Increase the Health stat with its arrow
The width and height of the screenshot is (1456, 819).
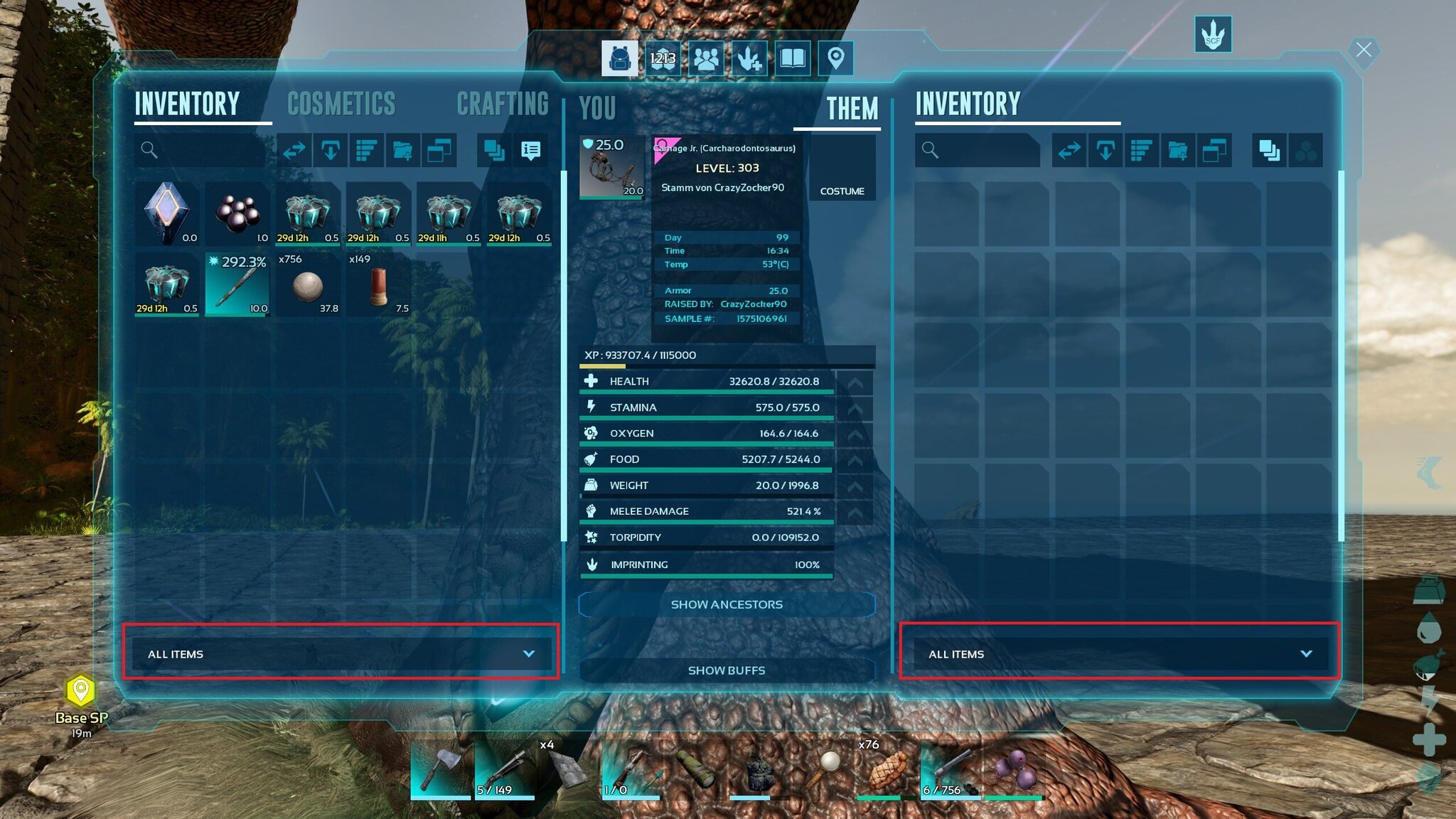coord(855,382)
